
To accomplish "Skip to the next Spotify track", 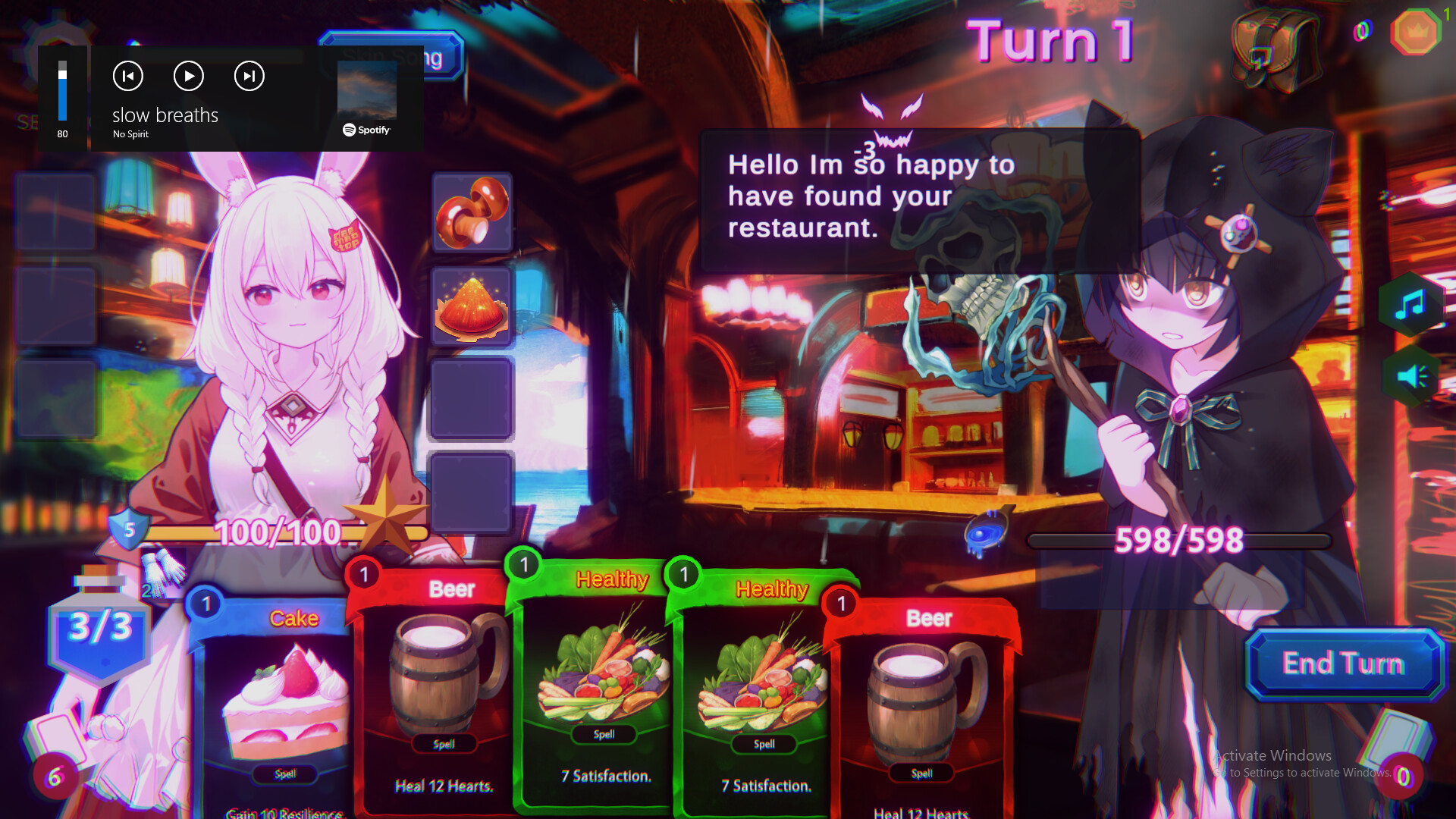I will 249,76.
